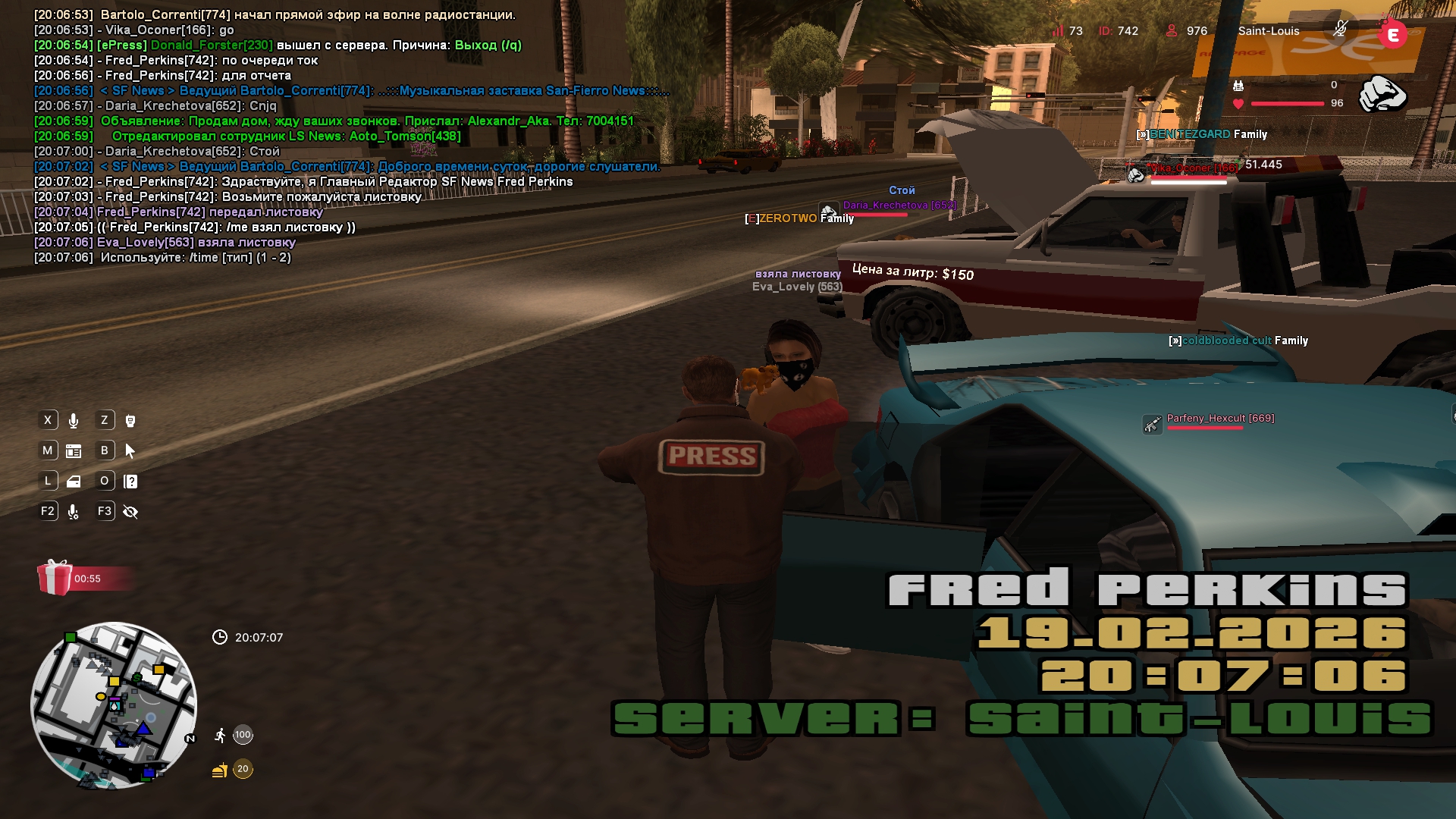Open the menu window shortcut icon

(x=74, y=451)
